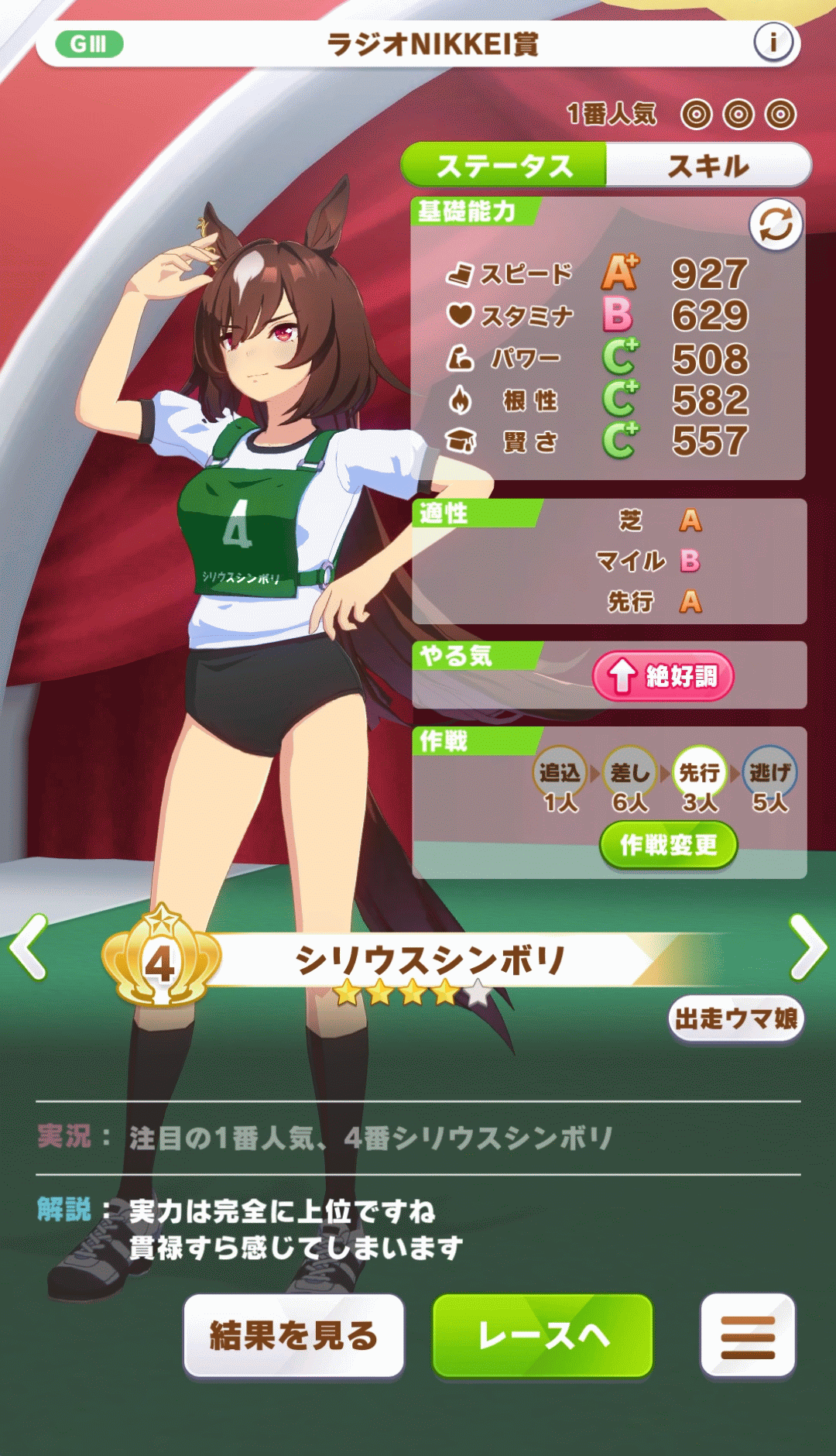Toggle the stats display refresh button

(x=776, y=225)
